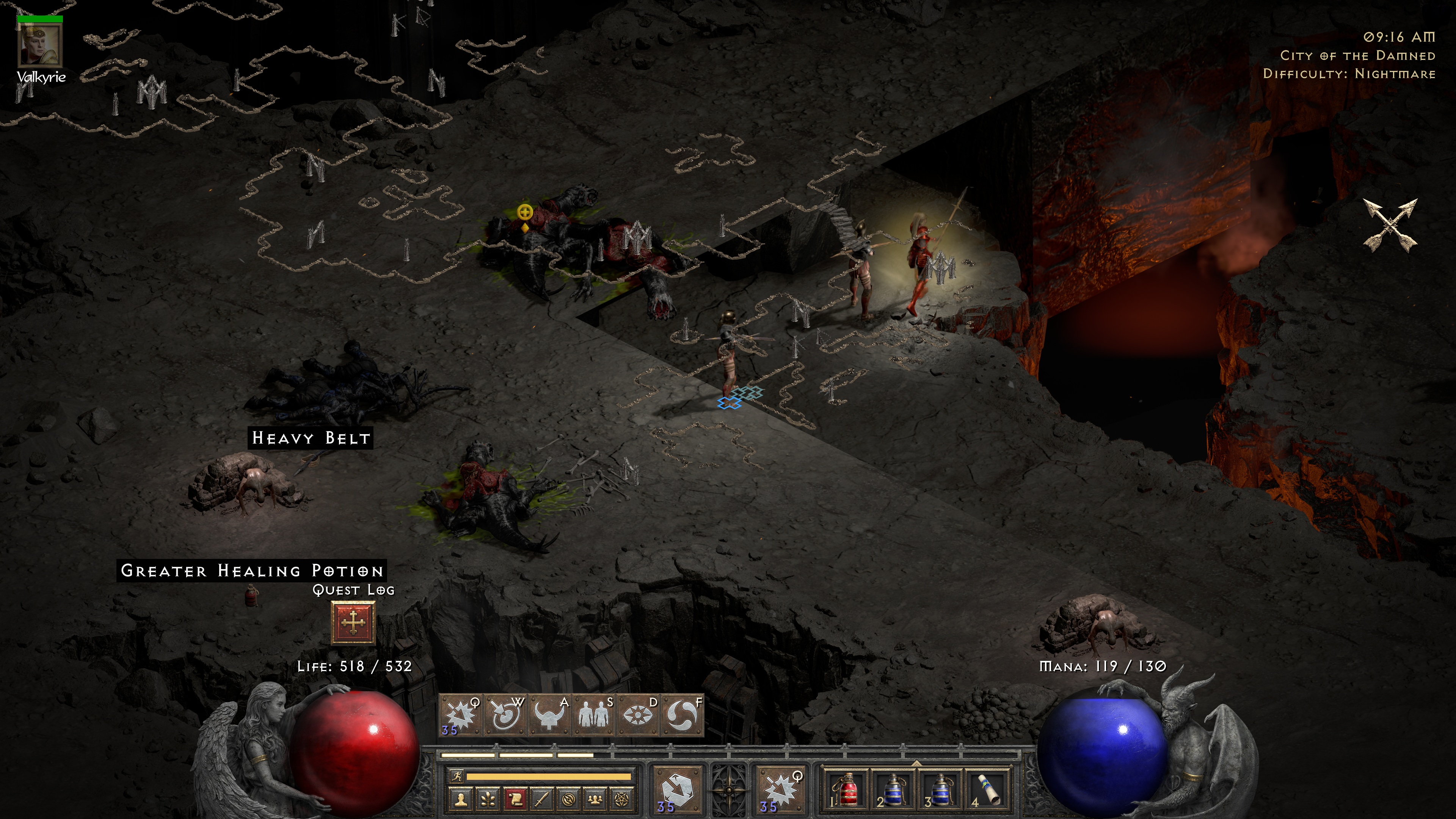Pick up the Heavy Belt label
The width and height of the screenshot is (1456, 819).
[310, 438]
